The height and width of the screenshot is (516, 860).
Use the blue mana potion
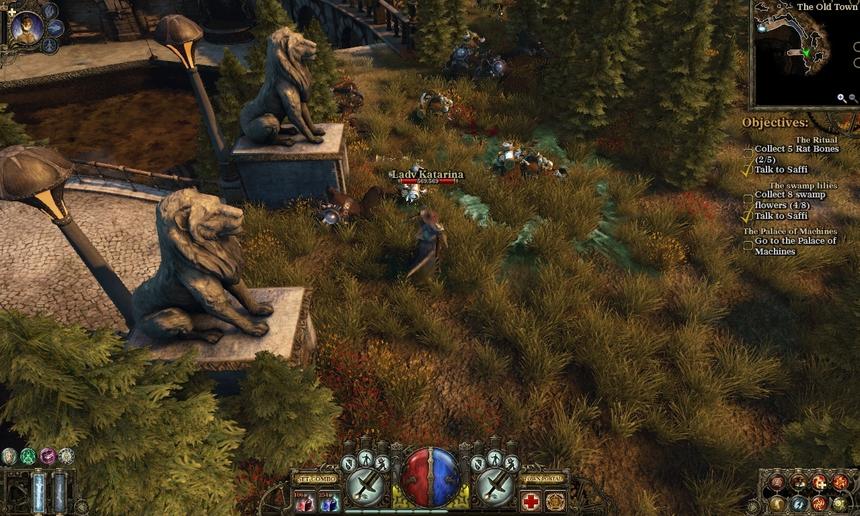click(x=329, y=501)
